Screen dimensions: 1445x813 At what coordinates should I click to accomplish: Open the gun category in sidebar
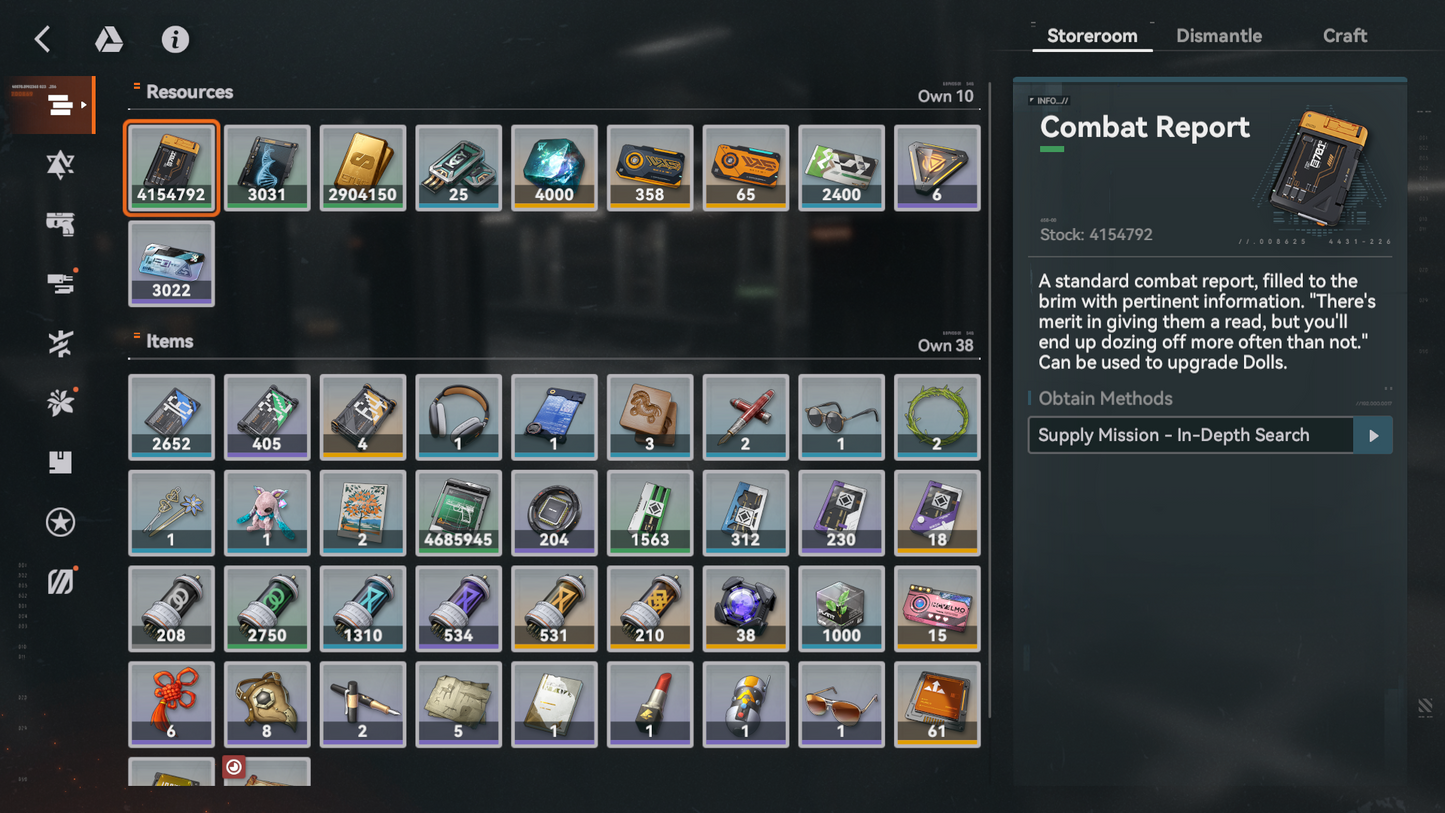(x=60, y=224)
